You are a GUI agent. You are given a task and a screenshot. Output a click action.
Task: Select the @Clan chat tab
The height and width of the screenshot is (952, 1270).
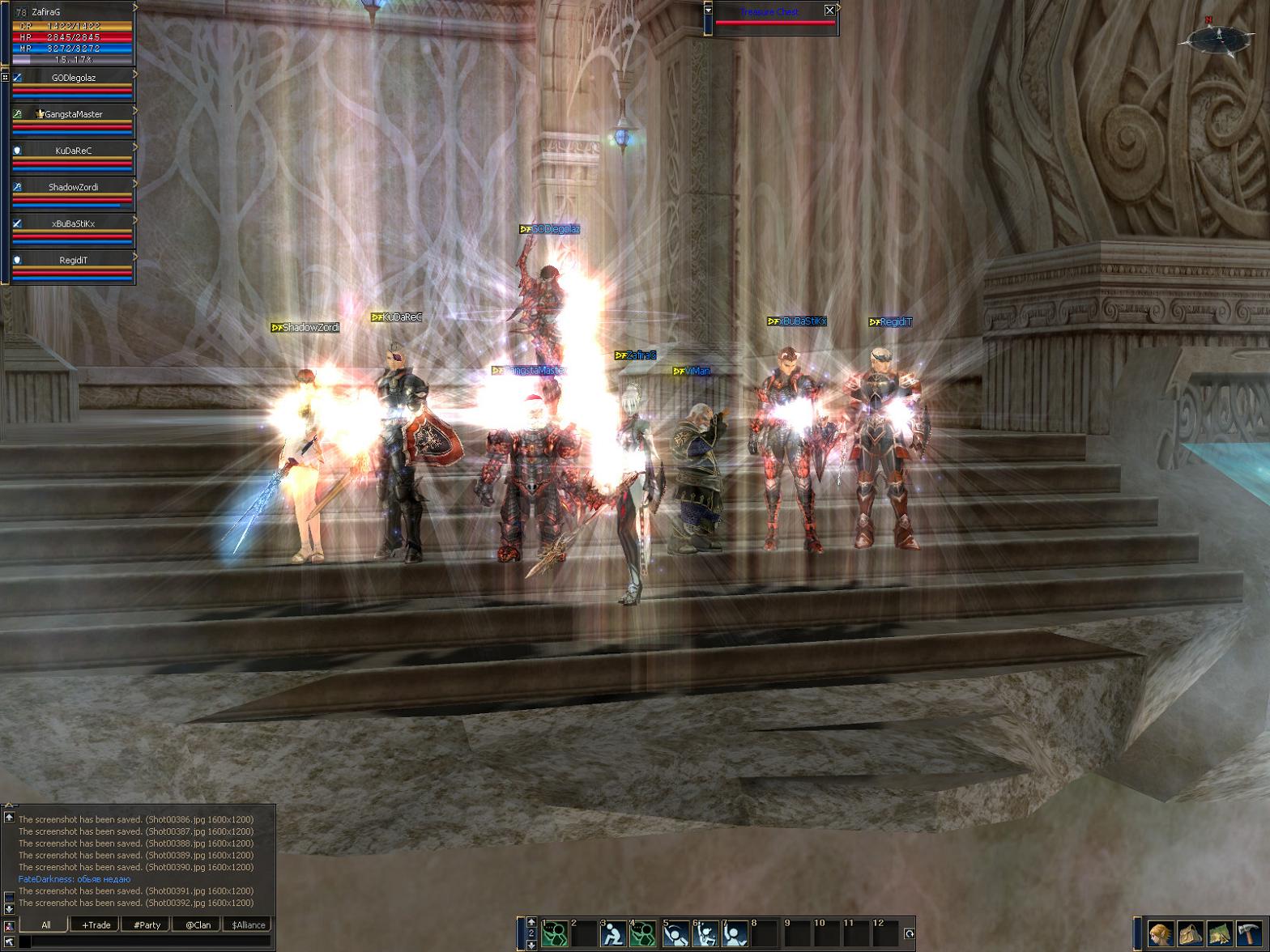pyautogui.click(x=198, y=924)
